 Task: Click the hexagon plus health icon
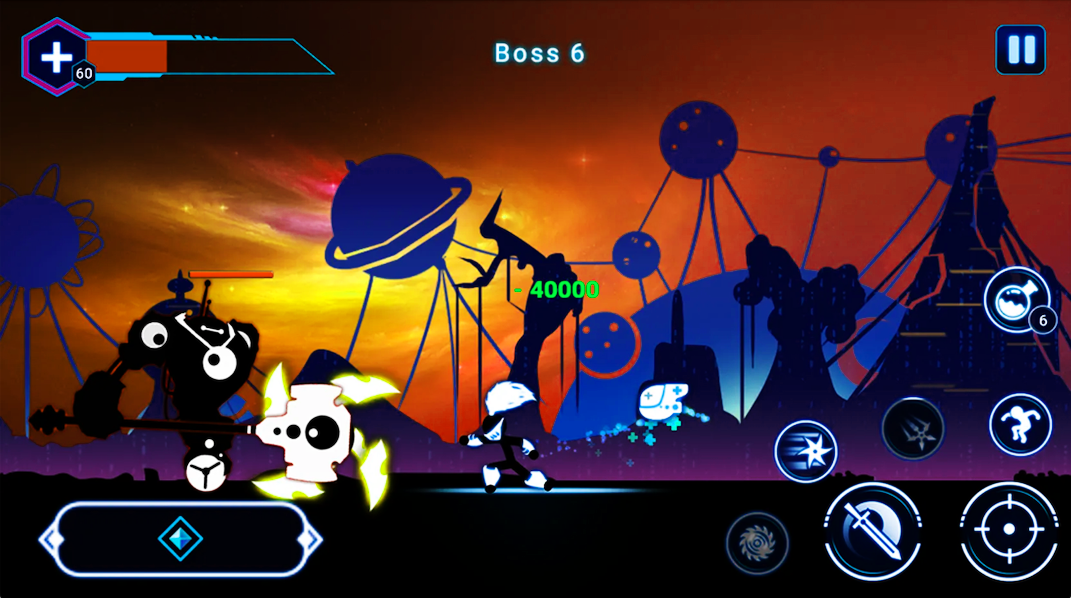pyautogui.click(x=53, y=56)
